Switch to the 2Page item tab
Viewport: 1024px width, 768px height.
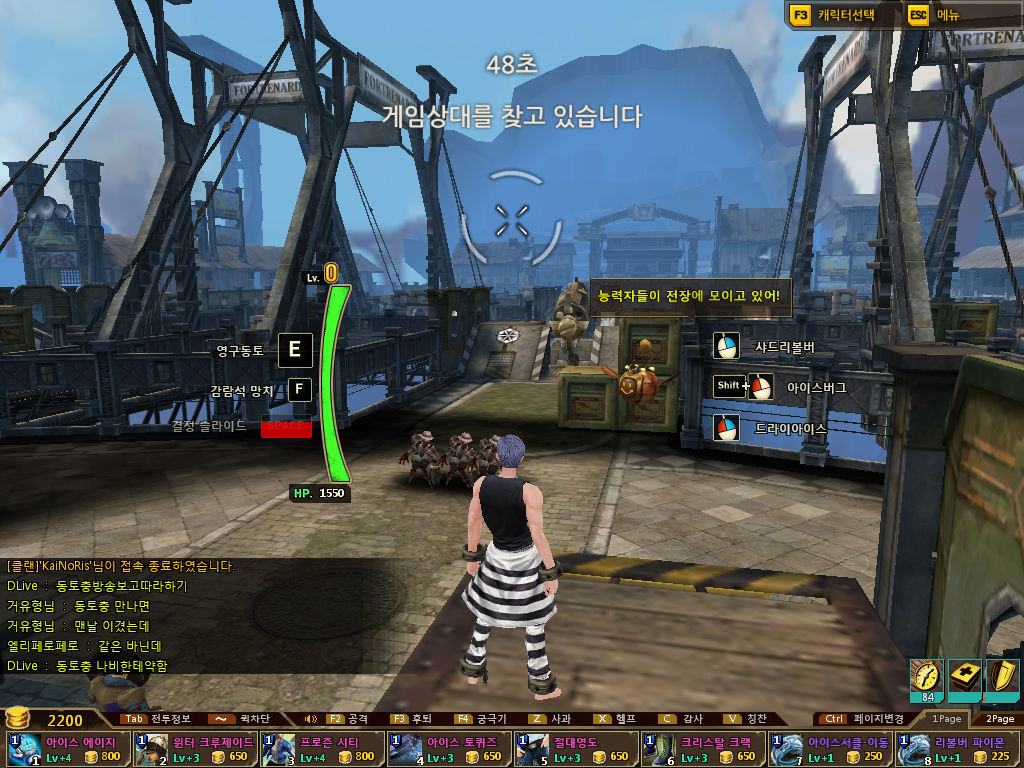click(999, 718)
